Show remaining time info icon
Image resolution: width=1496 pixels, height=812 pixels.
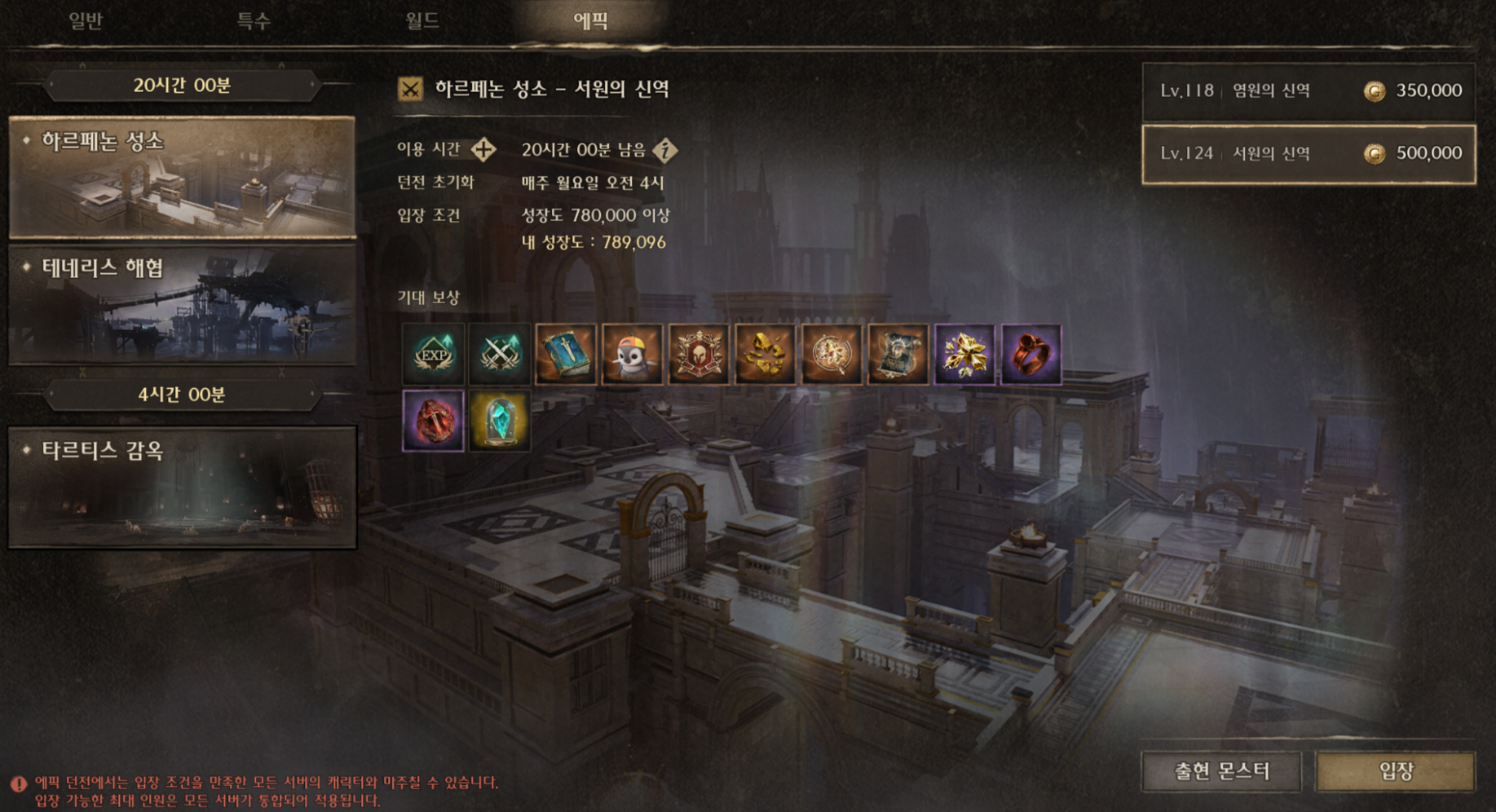pyautogui.click(x=666, y=150)
